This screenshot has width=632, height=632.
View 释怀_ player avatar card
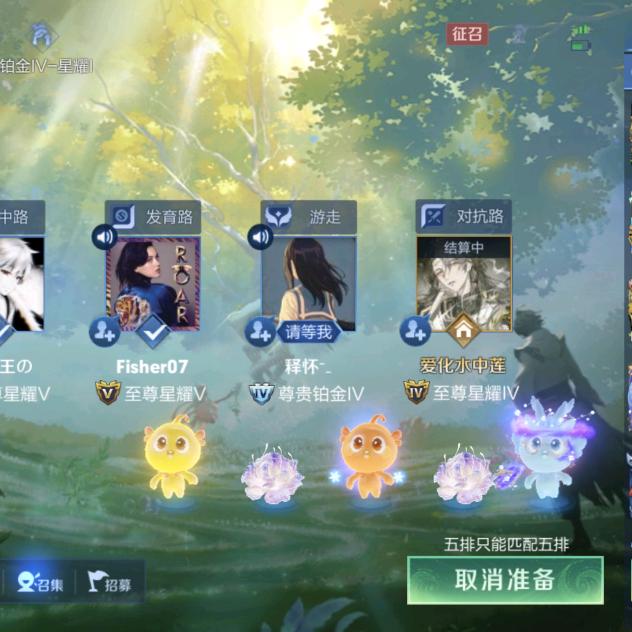(308, 280)
